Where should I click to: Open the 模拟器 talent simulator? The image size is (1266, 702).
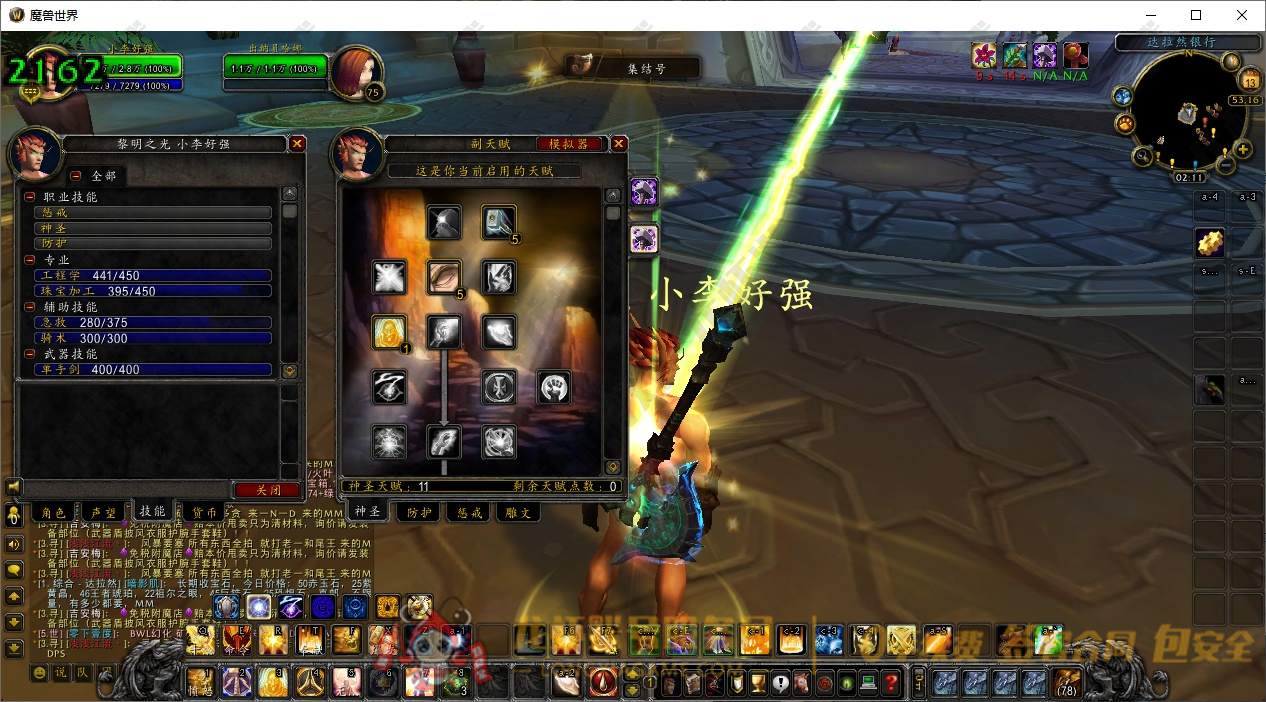coord(569,144)
